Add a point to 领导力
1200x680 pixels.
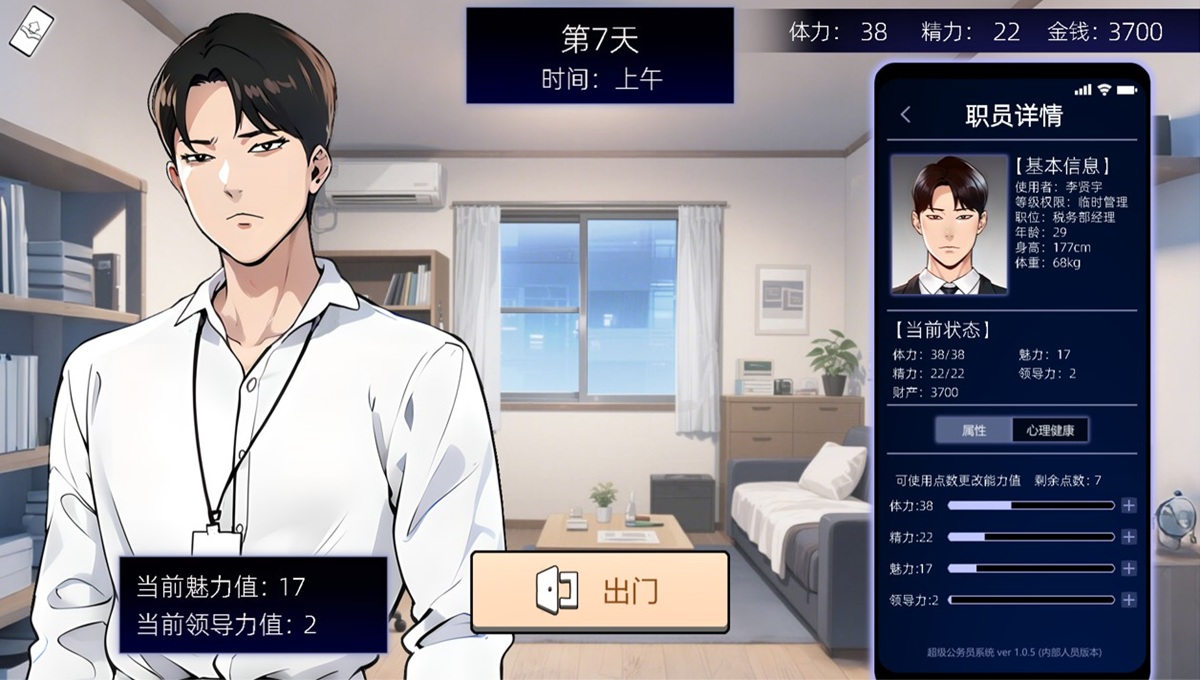tap(1129, 600)
